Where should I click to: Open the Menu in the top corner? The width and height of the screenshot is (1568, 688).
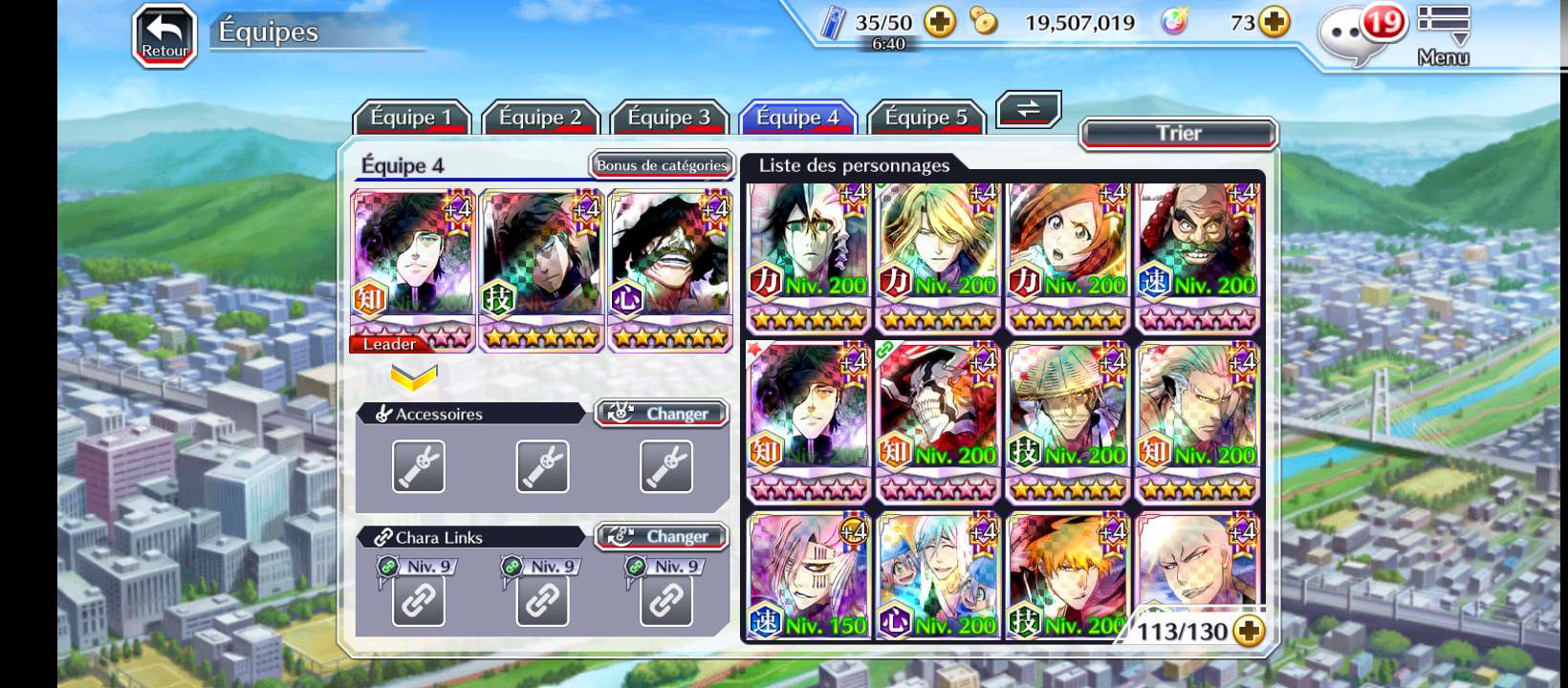[1443, 36]
